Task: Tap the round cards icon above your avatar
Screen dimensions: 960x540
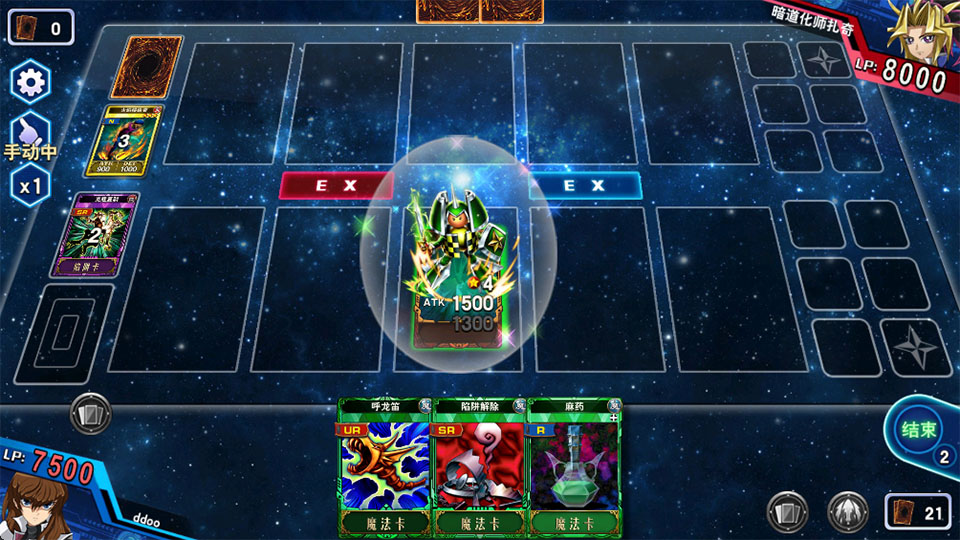Action: 91,413
